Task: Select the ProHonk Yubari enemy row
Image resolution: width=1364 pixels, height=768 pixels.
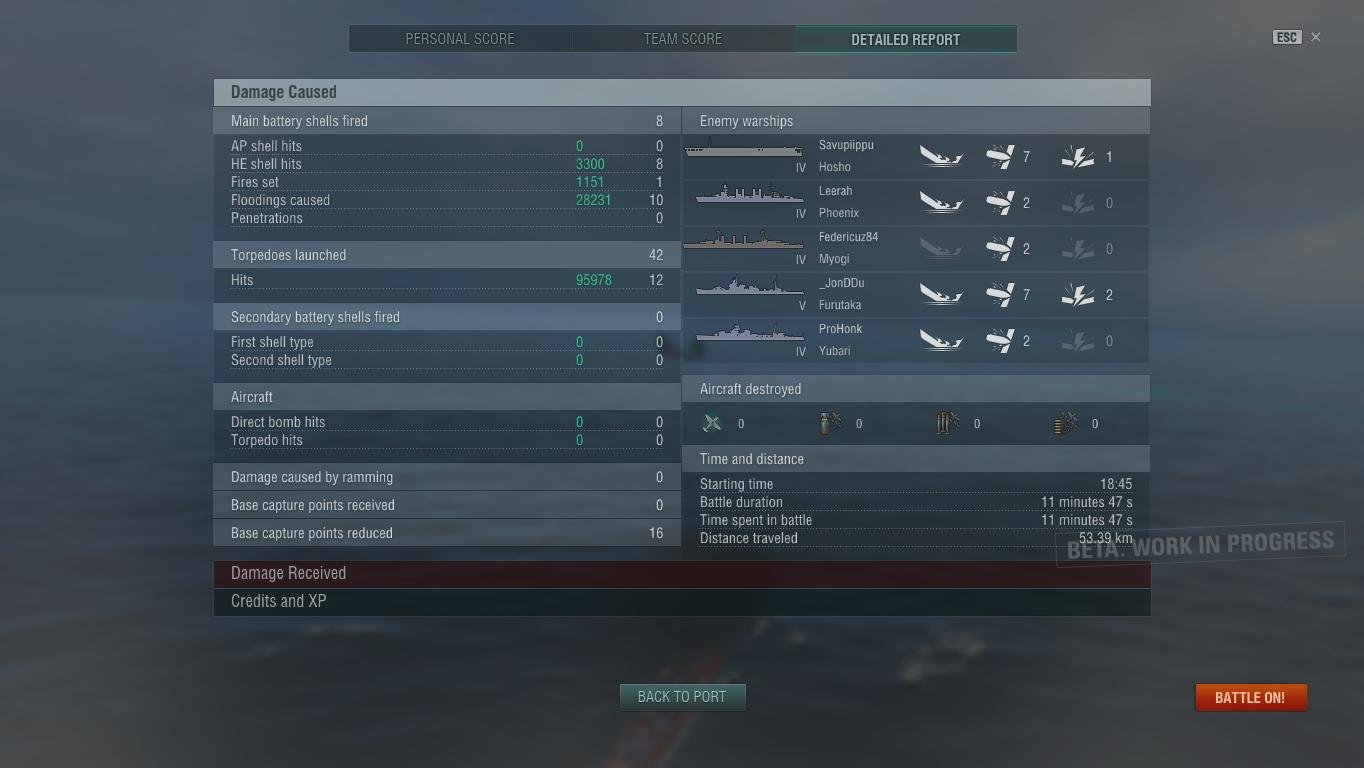Action: pyautogui.click(x=915, y=341)
